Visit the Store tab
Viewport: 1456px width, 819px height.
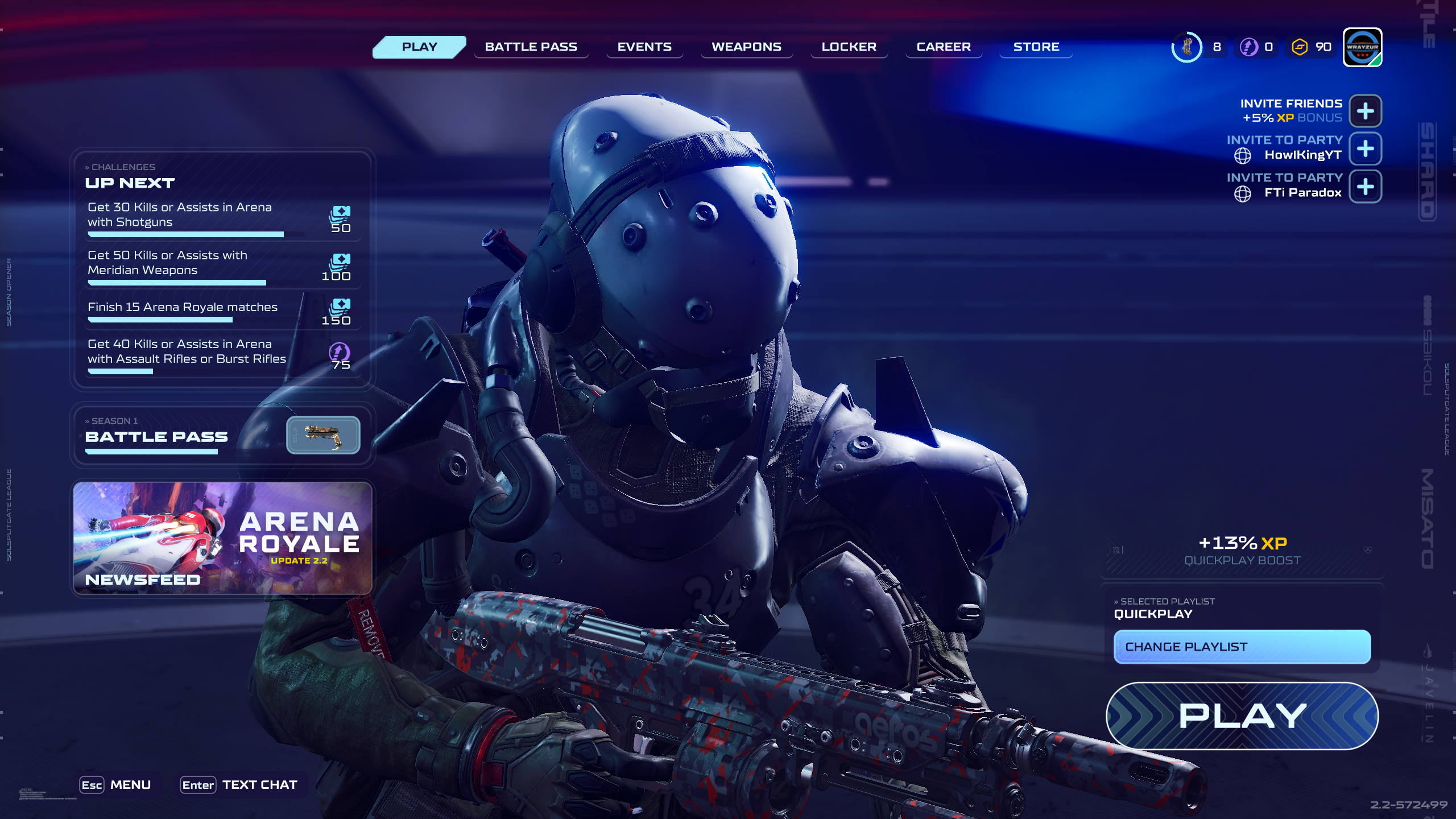point(1036,47)
